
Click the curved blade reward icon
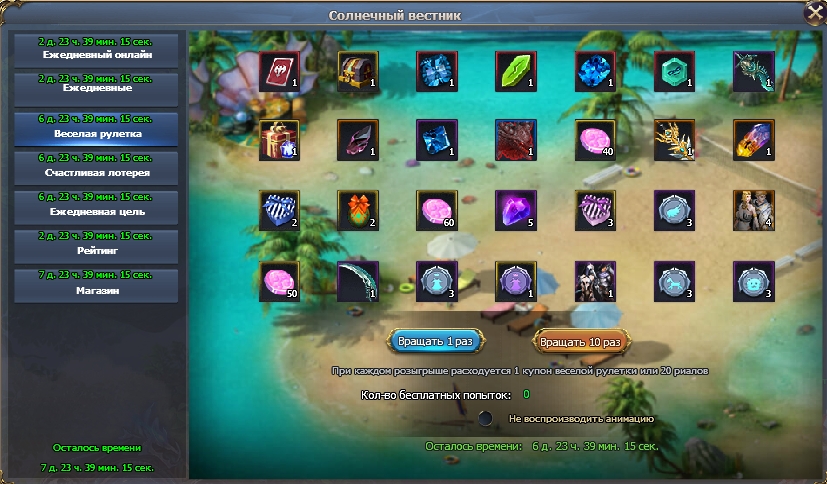click(x=358, y=281)
